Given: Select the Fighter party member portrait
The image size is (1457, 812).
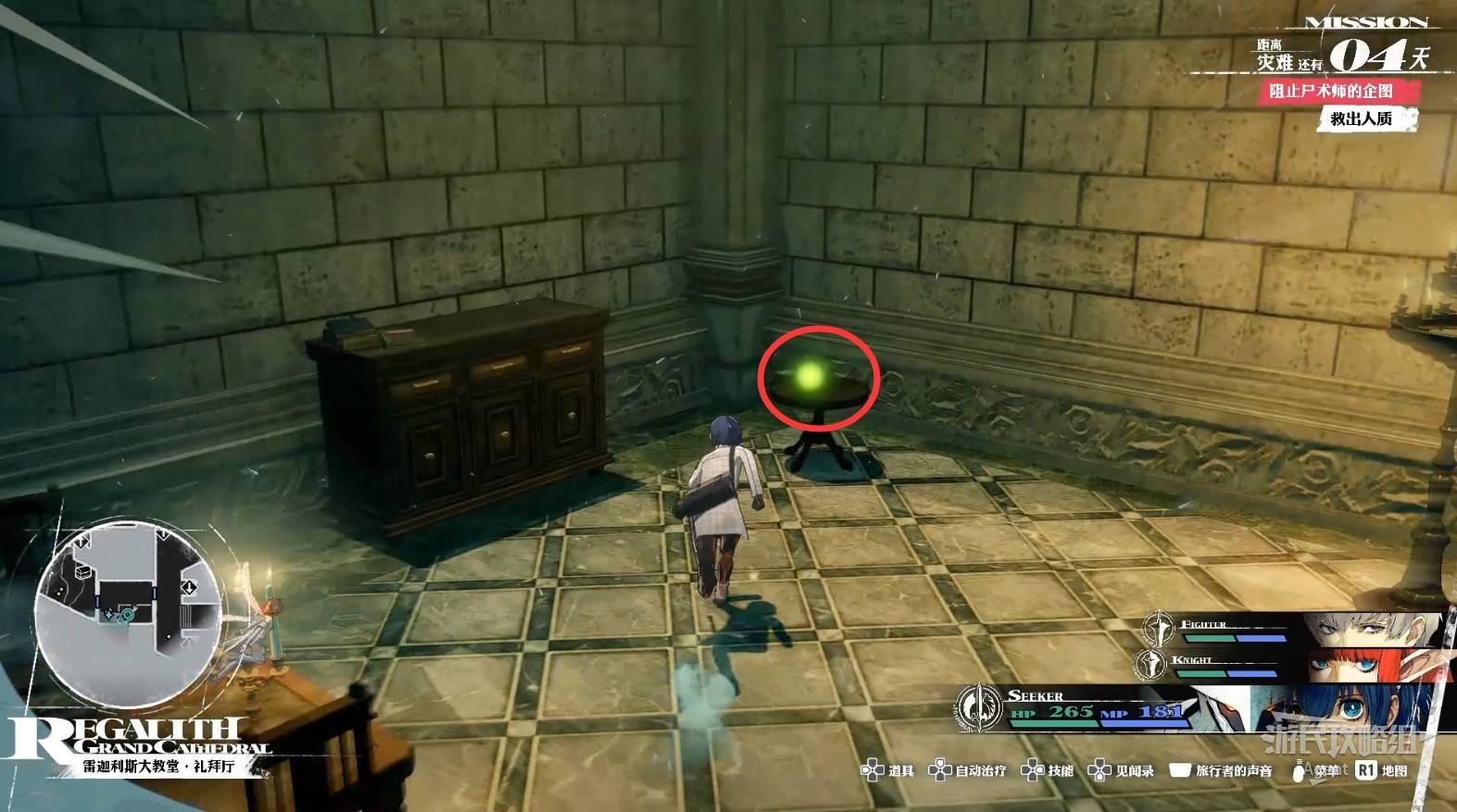Looking at the screenshot, I should click(1371, 630).
